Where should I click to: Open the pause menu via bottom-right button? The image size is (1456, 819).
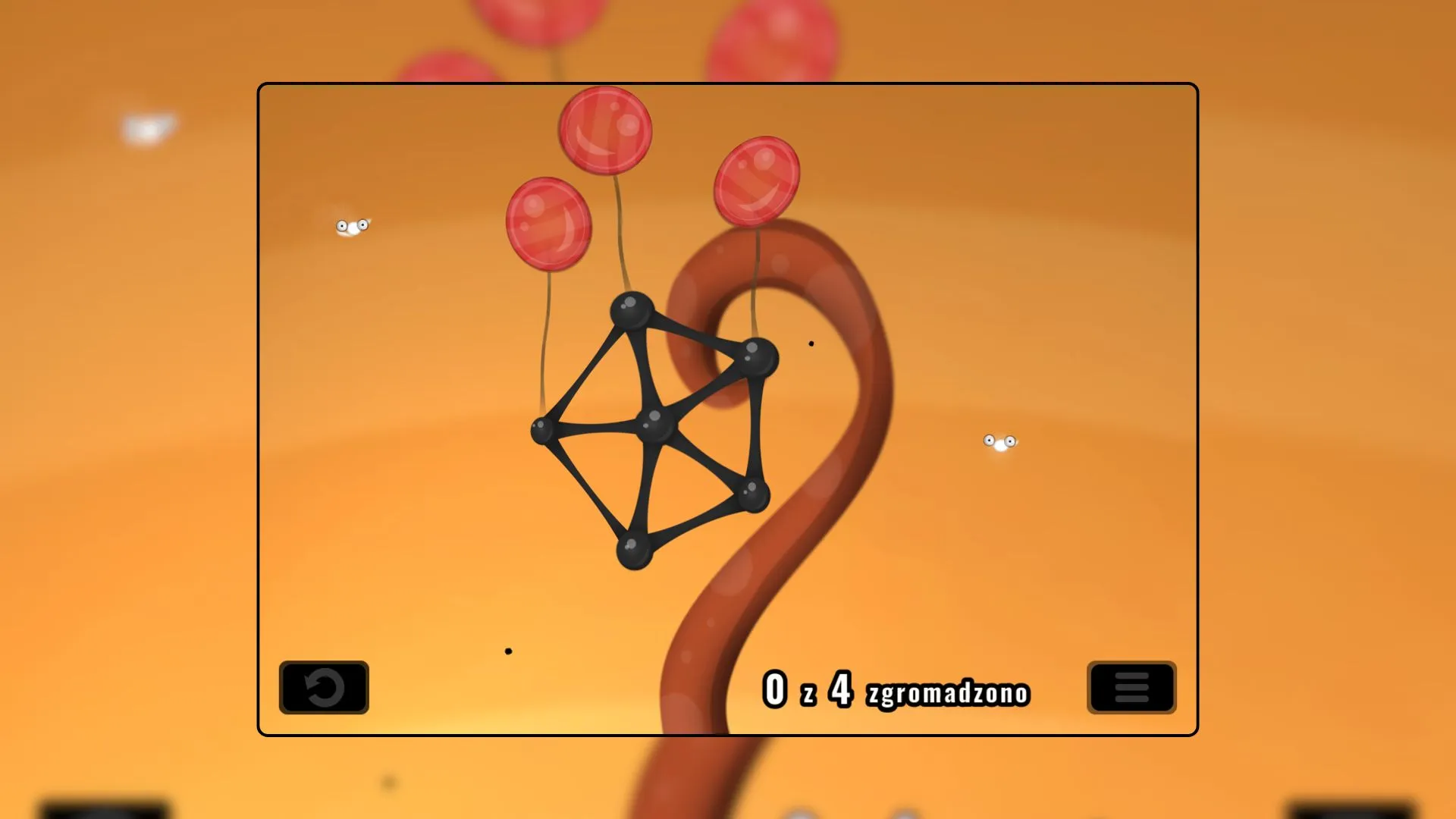click(1131, 688)
